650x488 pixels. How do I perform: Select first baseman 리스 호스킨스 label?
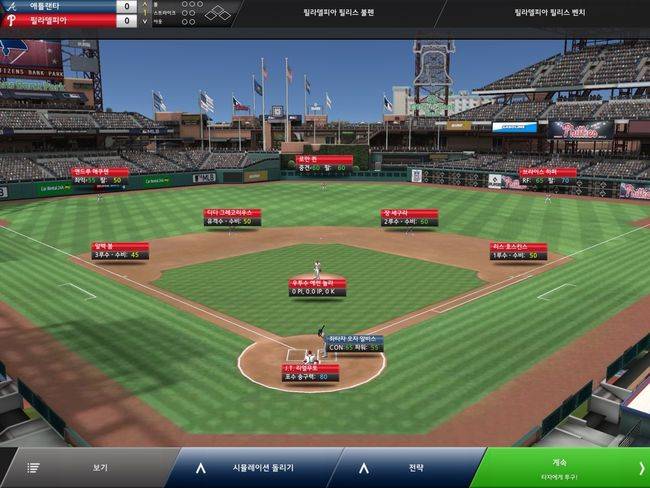click(x=518, y=250)
